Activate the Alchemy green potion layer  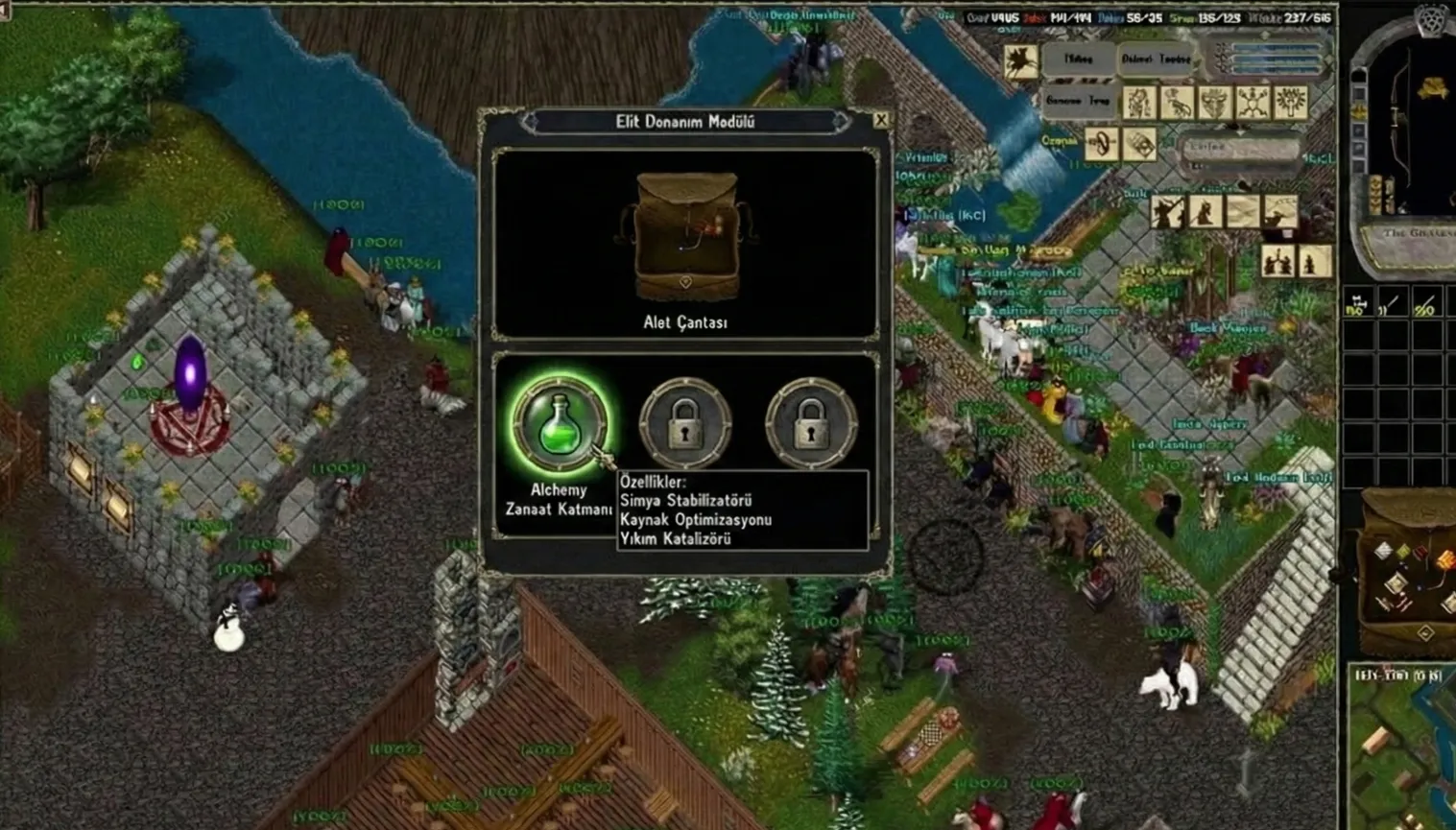coord(560,422)
